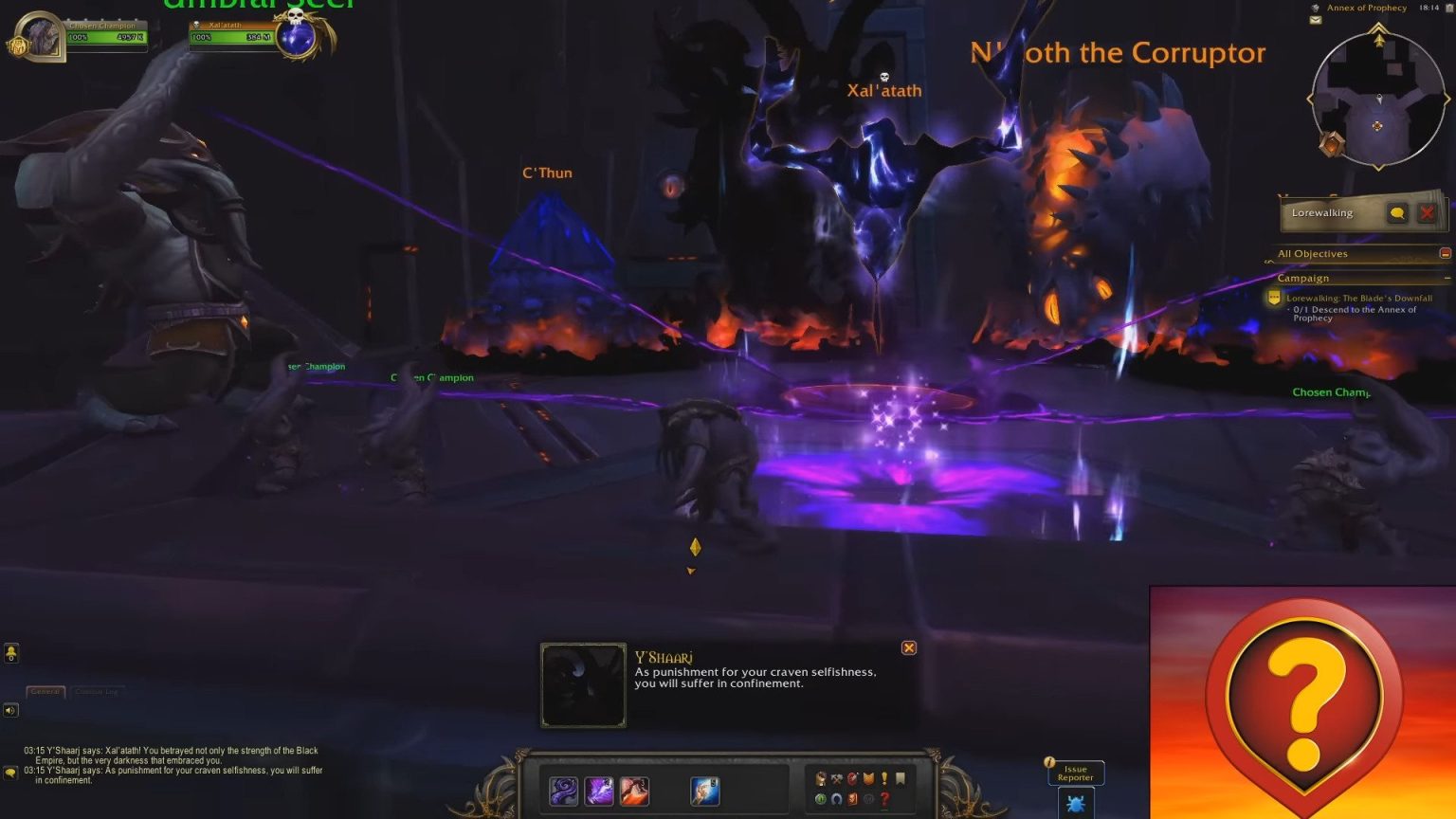The width and height of the screenshot is (1456, 819).
Task: Open Group Finder with the green eye icon
Action: [821, 799]
